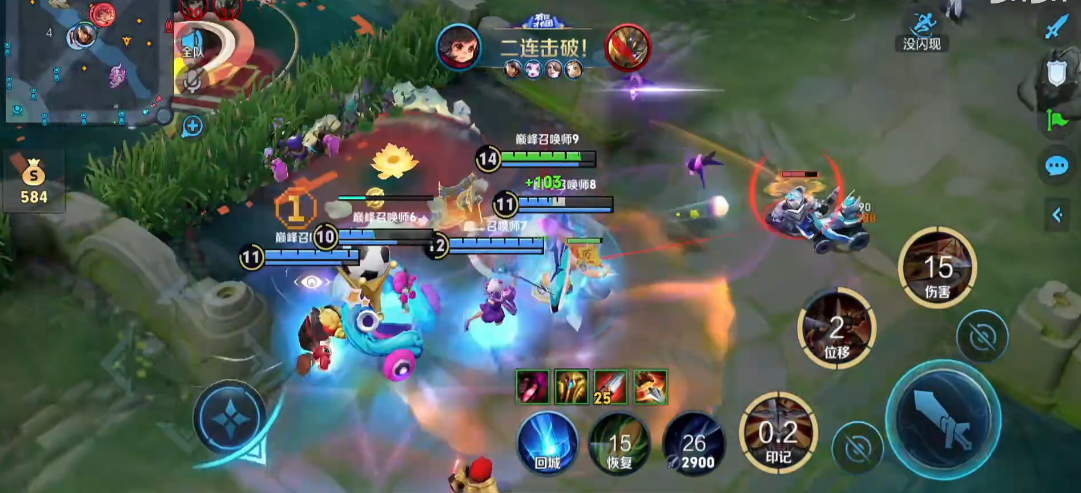Collapse the right signal panel arrow
The height and width of the screenshot is (493, 1081).
pos(1057,213)
